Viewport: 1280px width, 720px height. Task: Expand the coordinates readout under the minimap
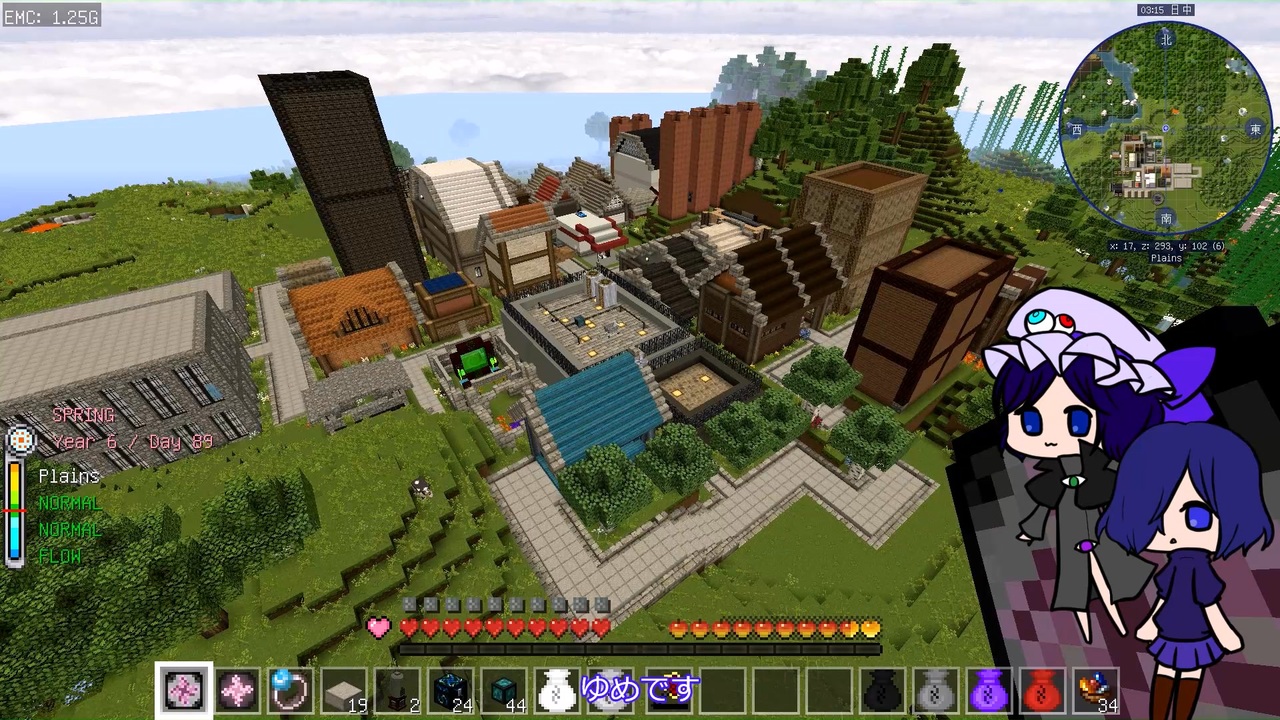point(1165,246)
